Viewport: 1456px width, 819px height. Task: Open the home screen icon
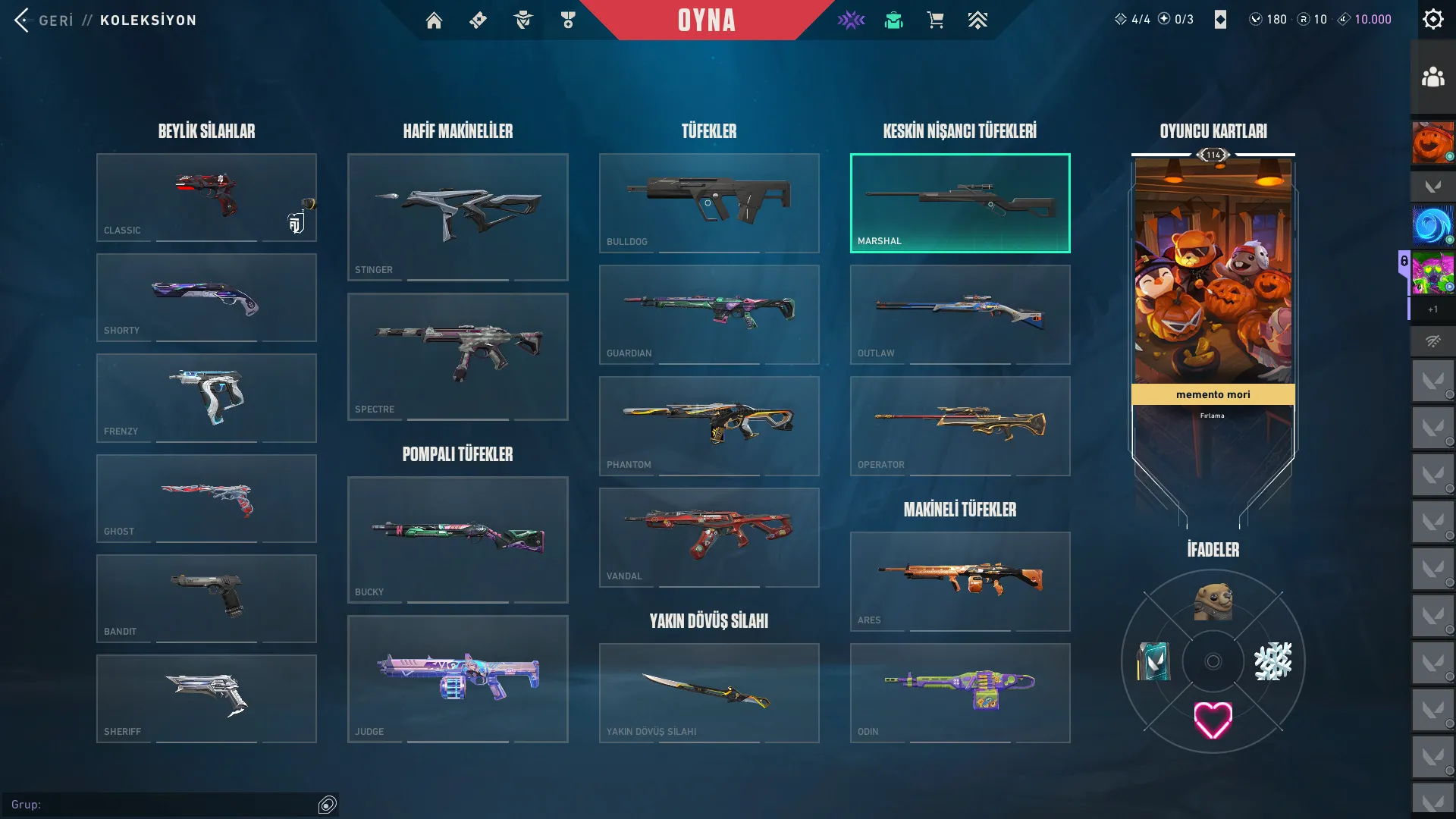(x=434, y=20)
